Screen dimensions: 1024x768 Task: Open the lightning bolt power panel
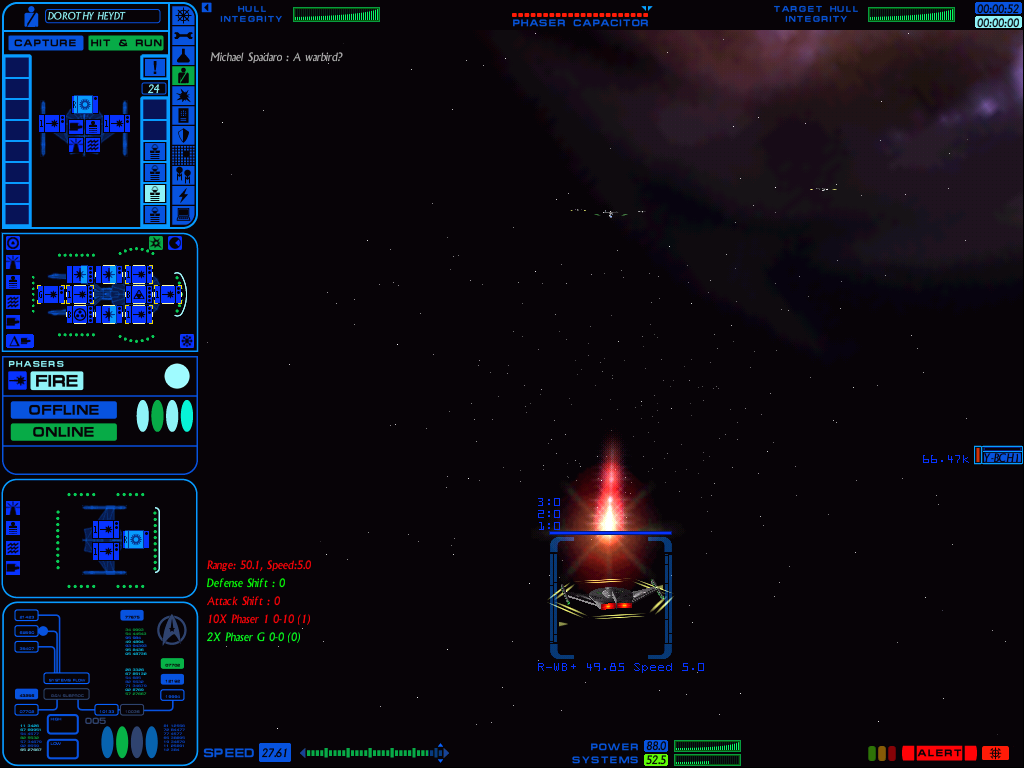(183, 195)
